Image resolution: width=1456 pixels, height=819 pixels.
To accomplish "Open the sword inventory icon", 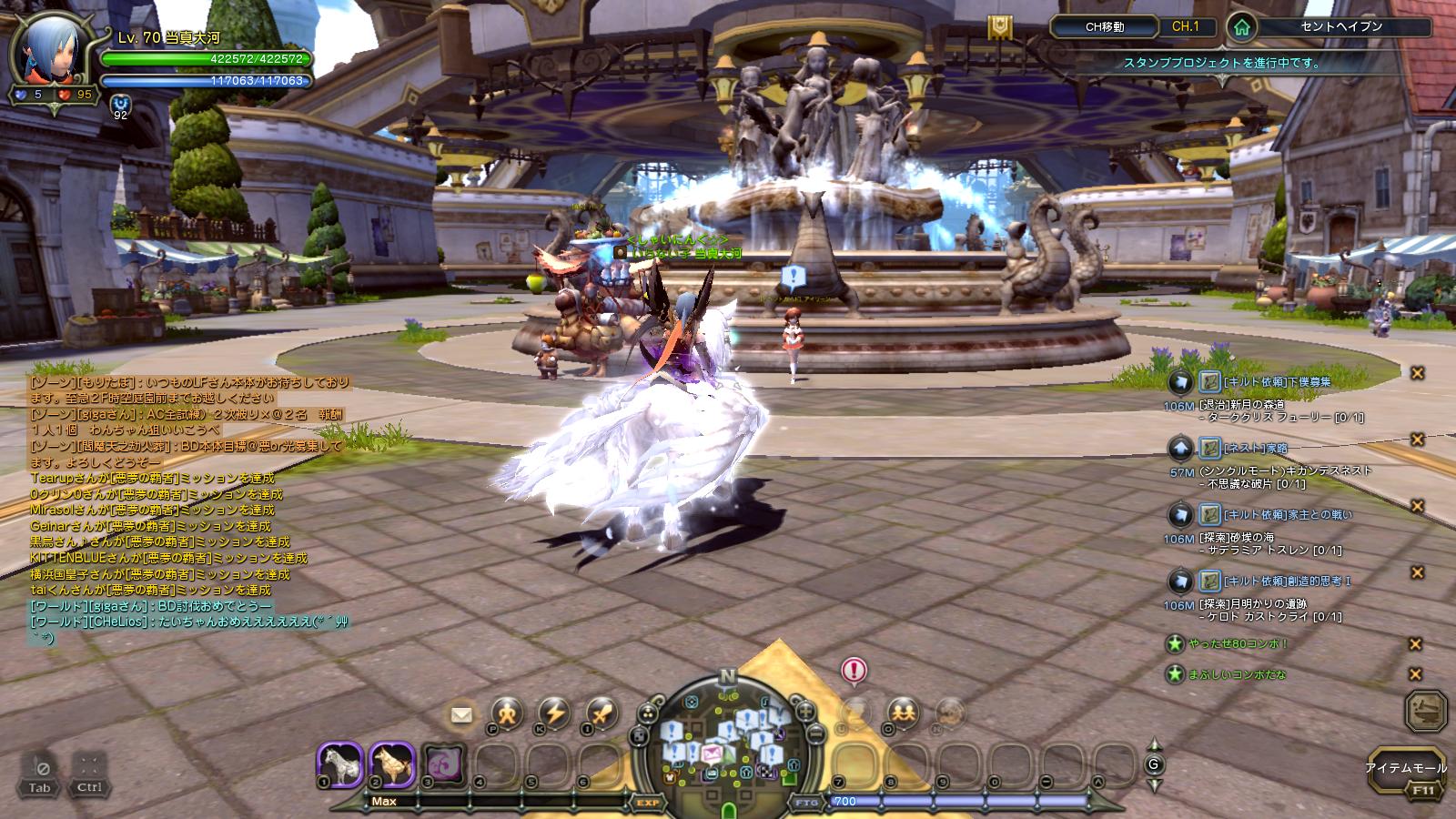I will [x=602, y=714].
